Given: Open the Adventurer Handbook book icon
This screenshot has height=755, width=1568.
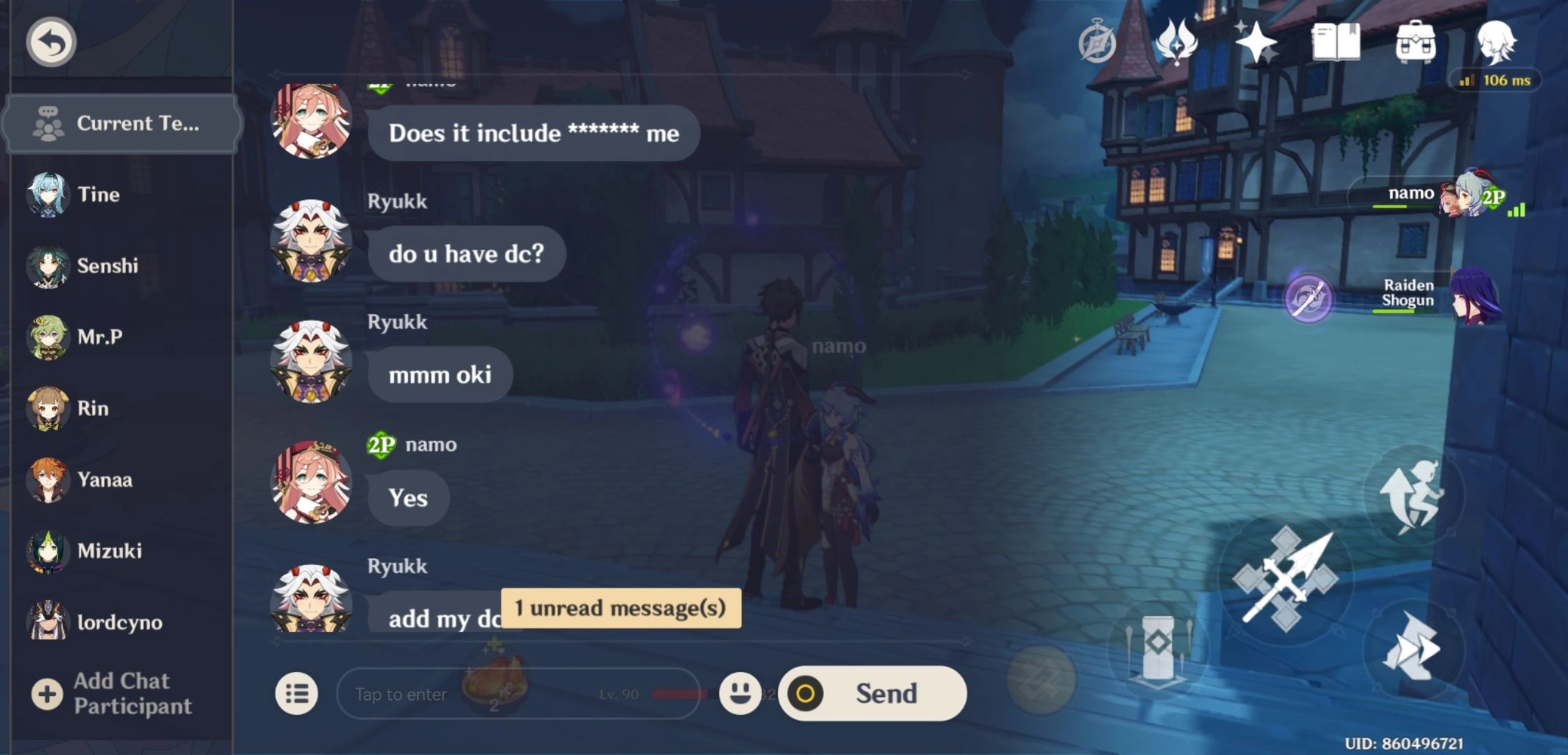Looking at the screenshot, I should pos(1336,43).
